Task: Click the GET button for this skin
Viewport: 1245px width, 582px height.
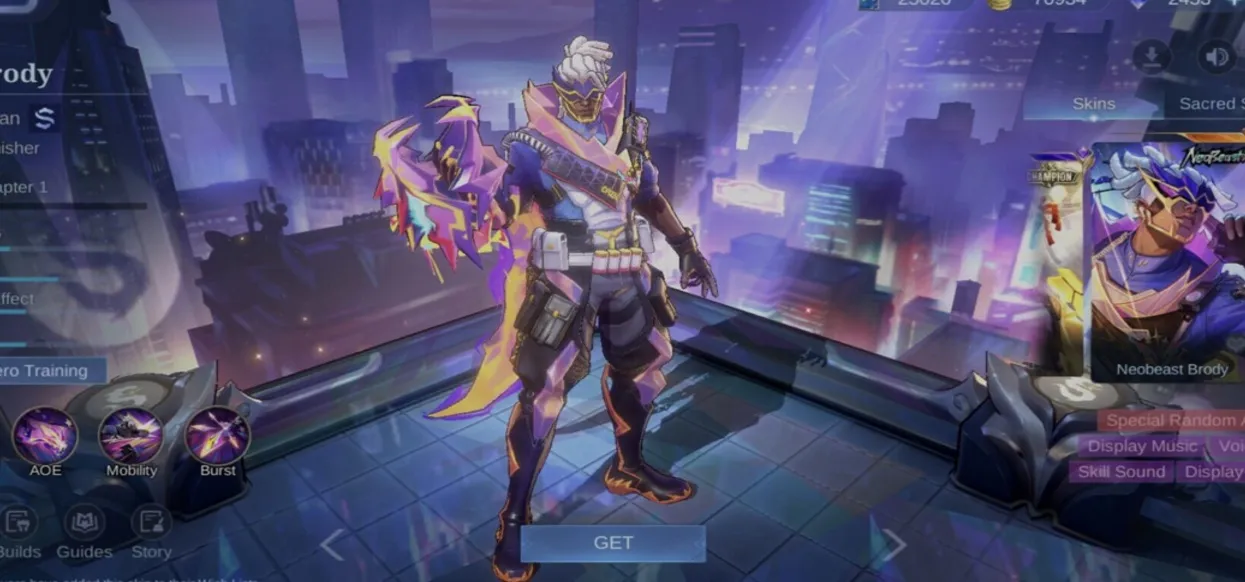Action: (612, 543)
